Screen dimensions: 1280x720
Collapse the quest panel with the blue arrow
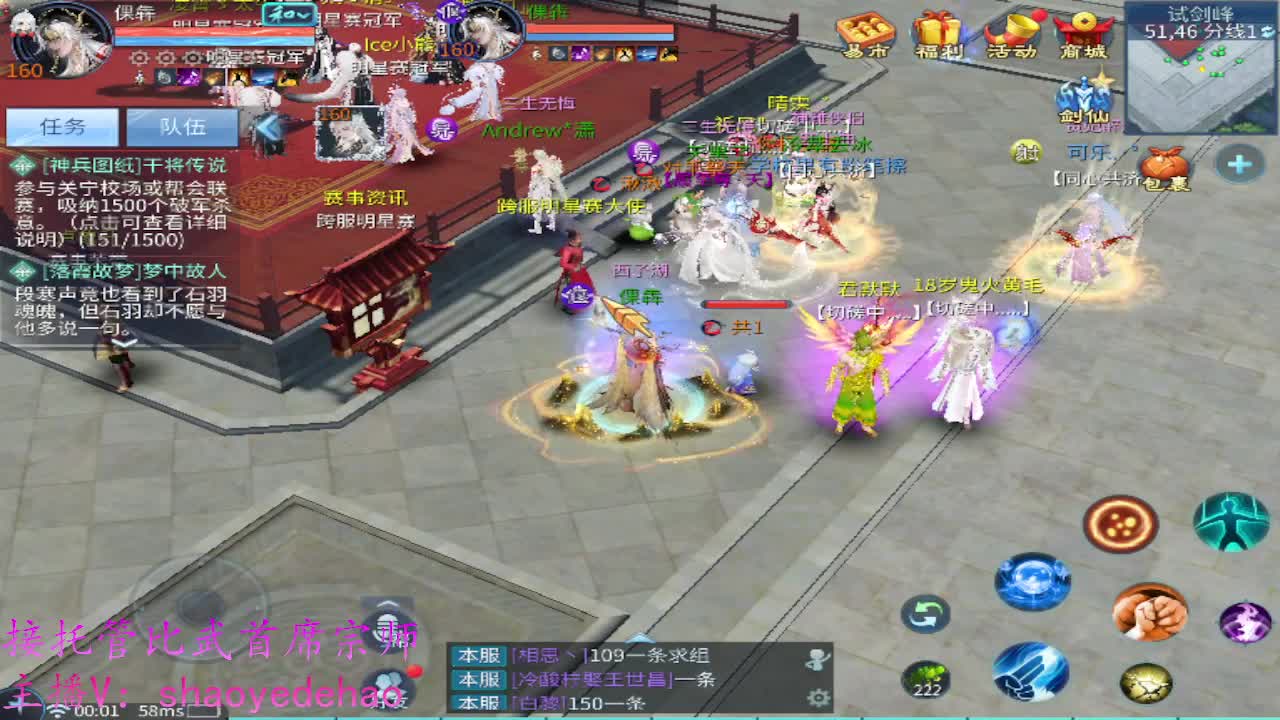tap(268, 125)
